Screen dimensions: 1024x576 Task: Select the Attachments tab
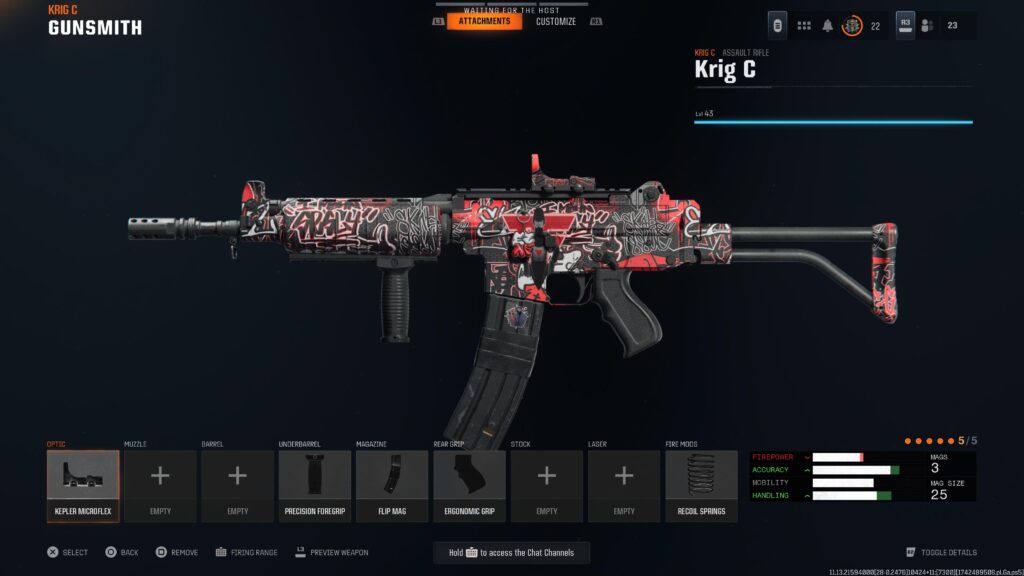point(485,21)
